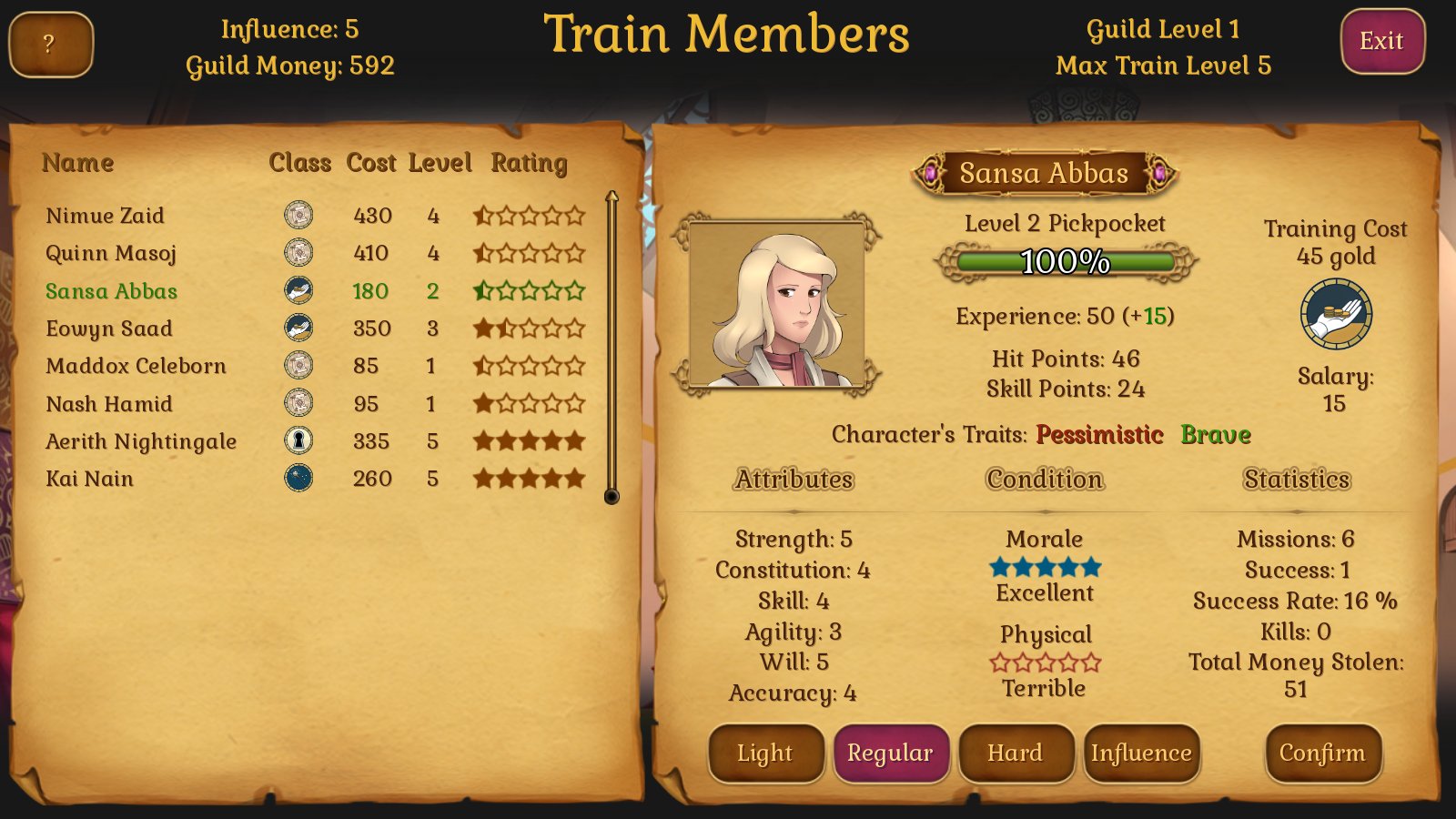
Task: Switch training intensity to Hard
Action: pos(1016,753)
